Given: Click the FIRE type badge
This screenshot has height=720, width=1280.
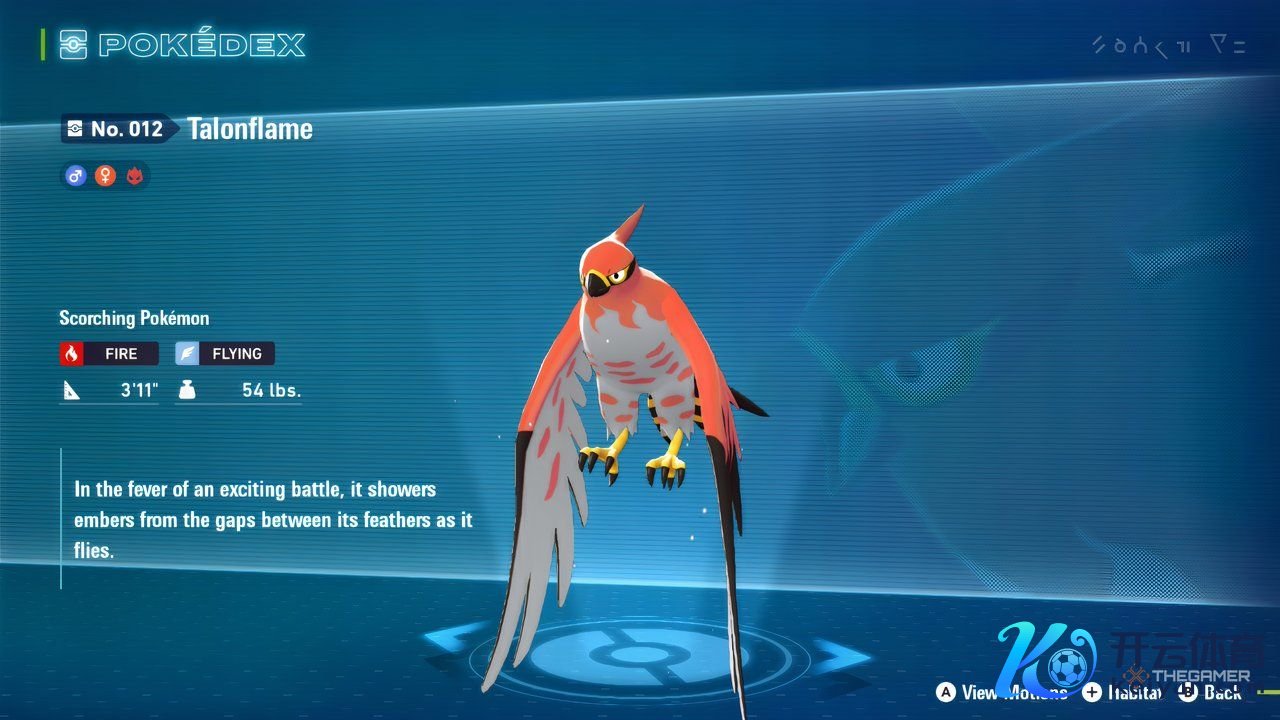Looking at the screenshot, I should (109, 353).
